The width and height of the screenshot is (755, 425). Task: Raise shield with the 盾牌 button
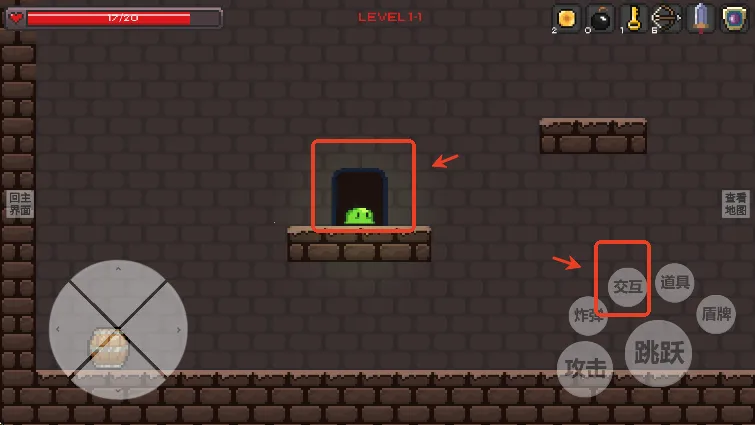[x=716, y=314]
